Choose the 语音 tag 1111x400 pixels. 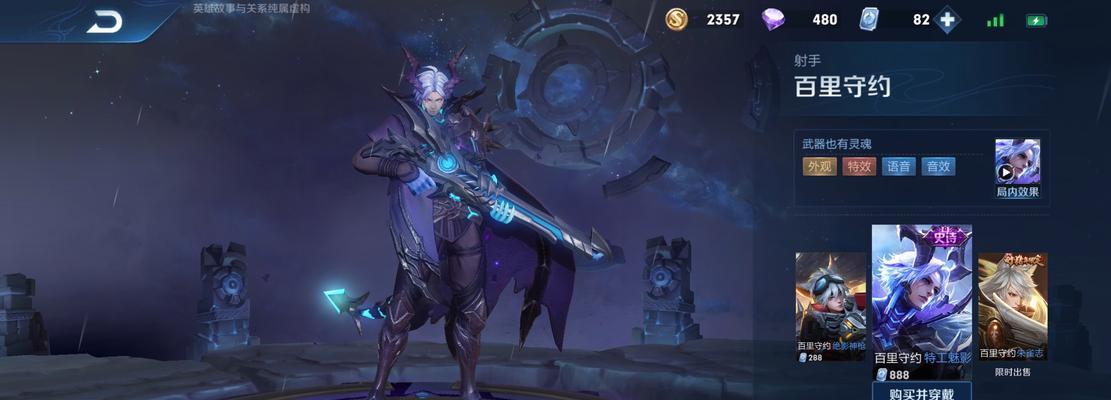click(x=898, y=167)
